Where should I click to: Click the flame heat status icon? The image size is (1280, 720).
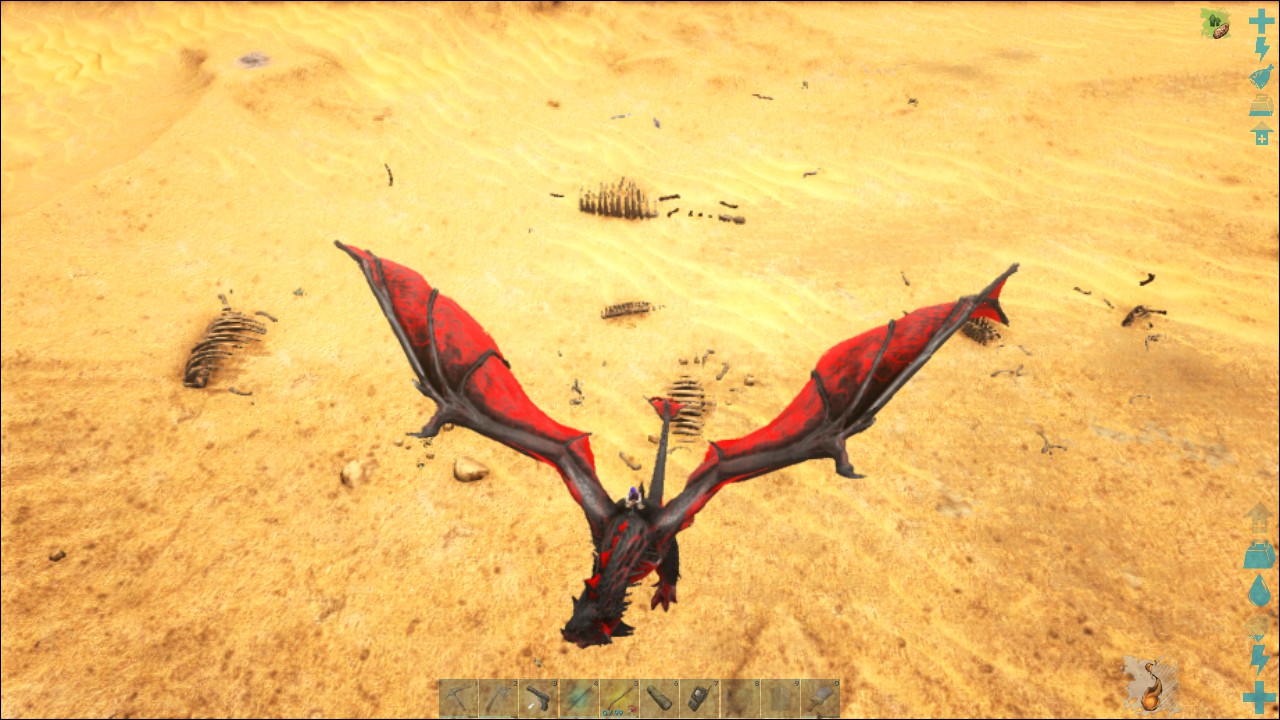click(x=1153, y=685)
